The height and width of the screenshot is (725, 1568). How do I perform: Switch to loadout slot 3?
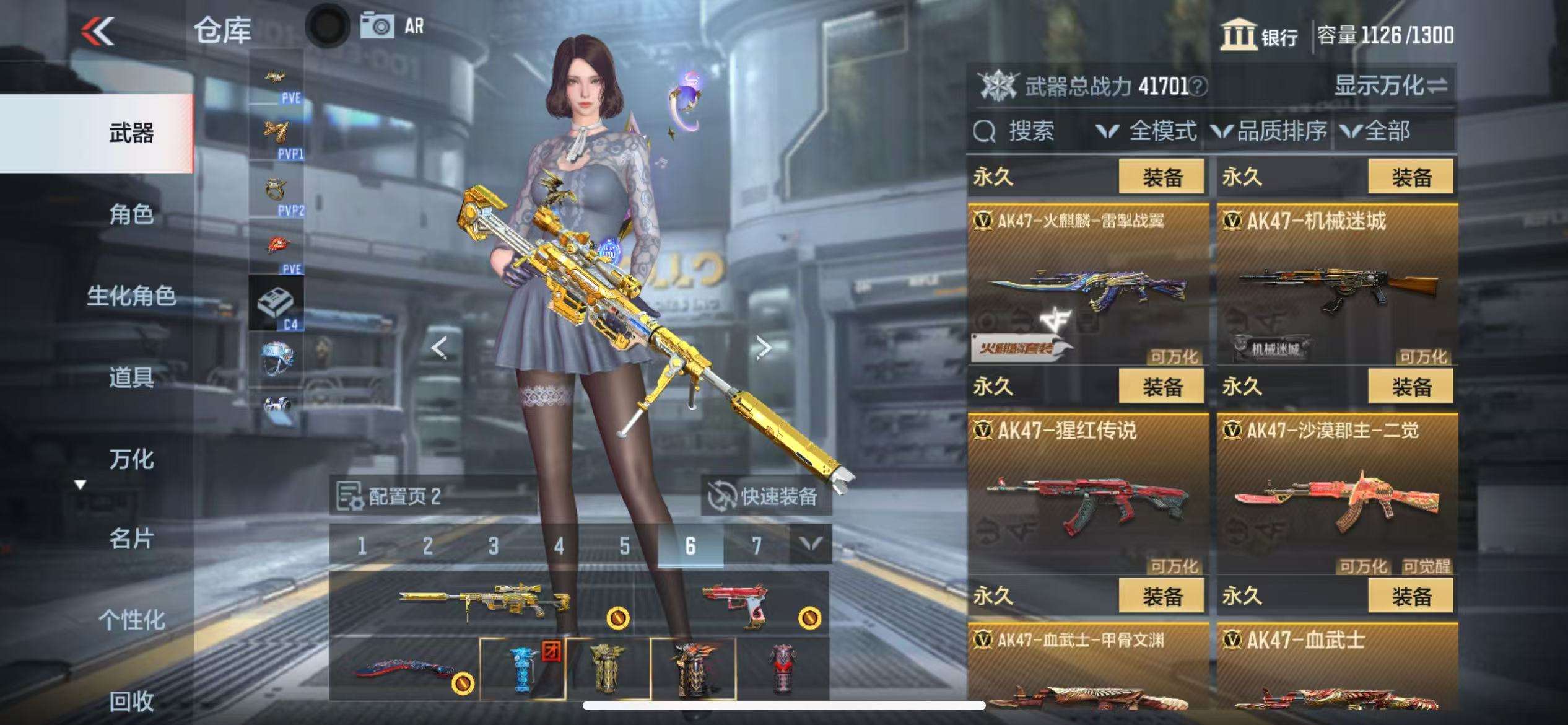click(x=493, y=546)
